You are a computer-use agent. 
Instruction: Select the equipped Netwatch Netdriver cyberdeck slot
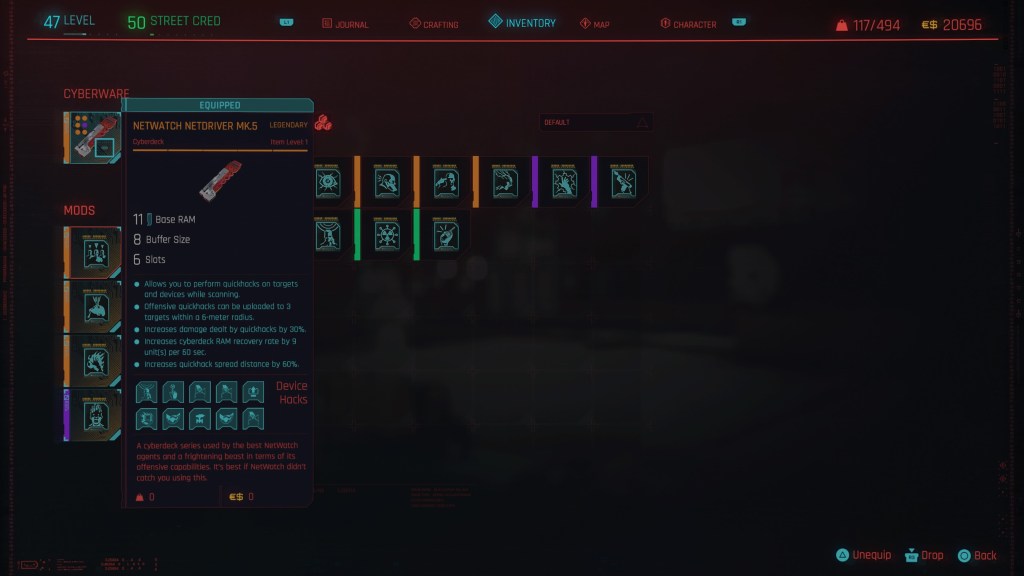click(94, 137)
